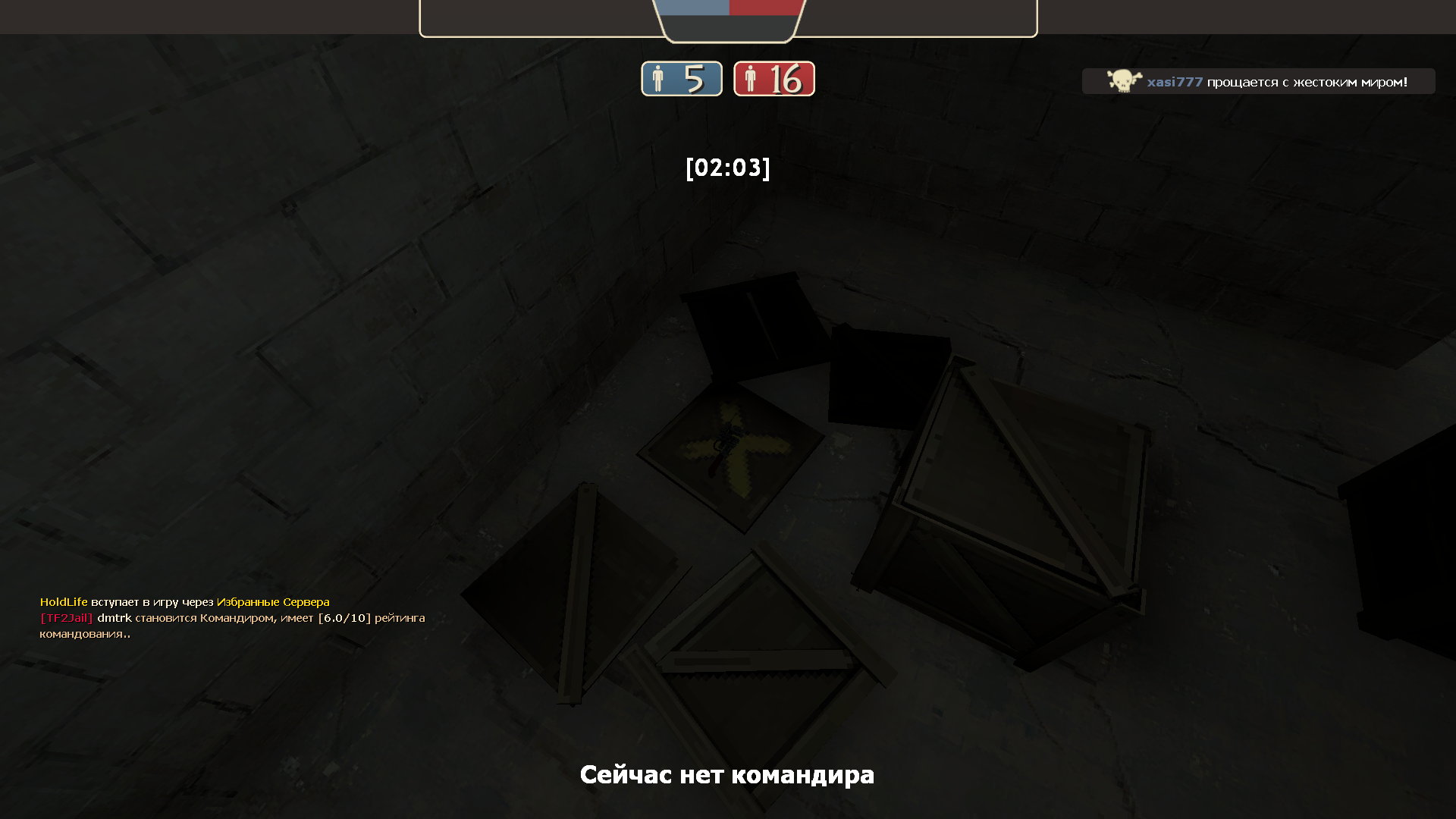Click the Сейчас нет командира announcement text
Screen dimensions: 1456x819
coord(727,775)
